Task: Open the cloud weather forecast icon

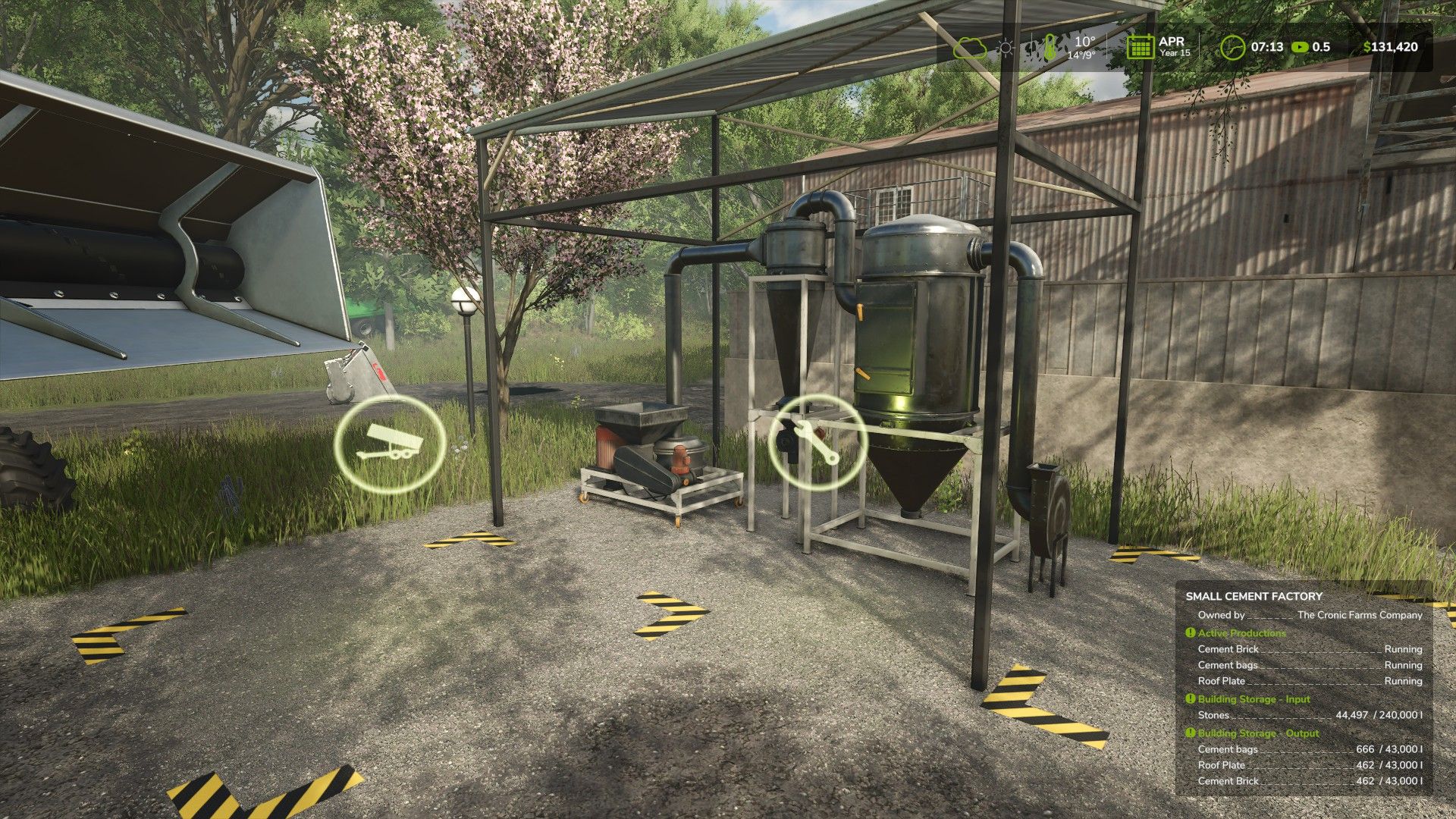Action: (970, 48)
